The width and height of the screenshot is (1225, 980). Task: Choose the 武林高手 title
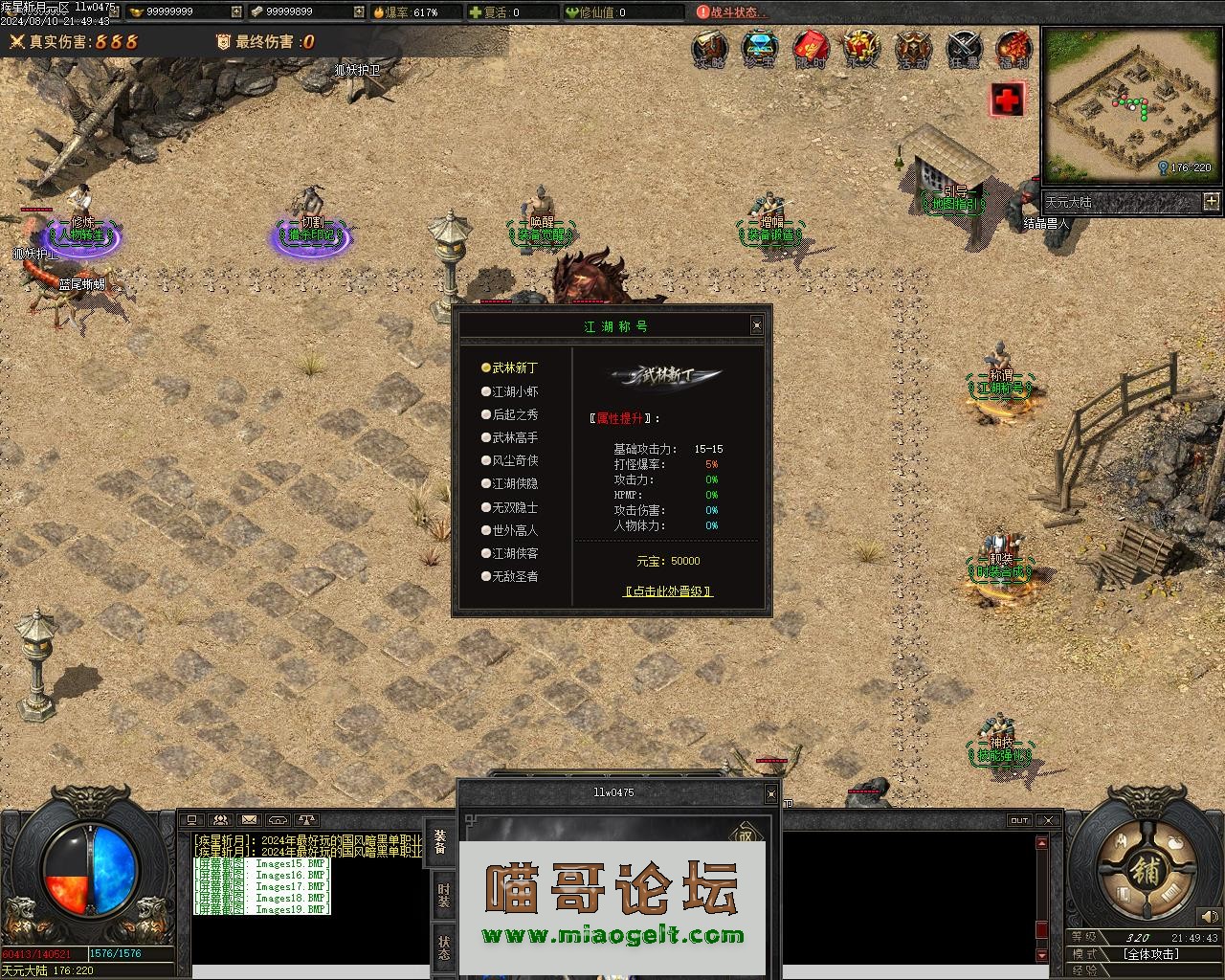click(515, 437)
